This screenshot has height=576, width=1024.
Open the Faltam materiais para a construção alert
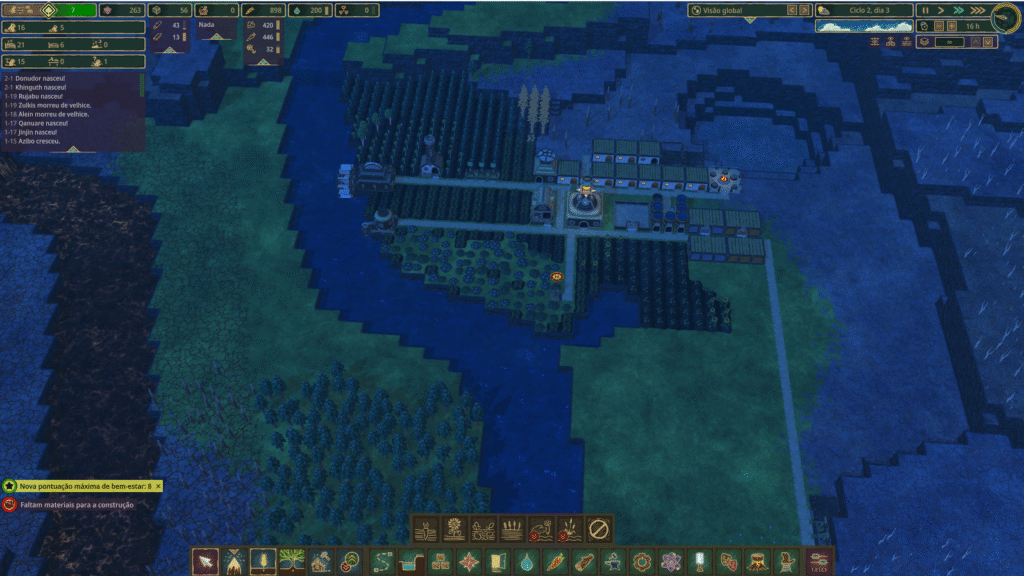pos(70,505)
